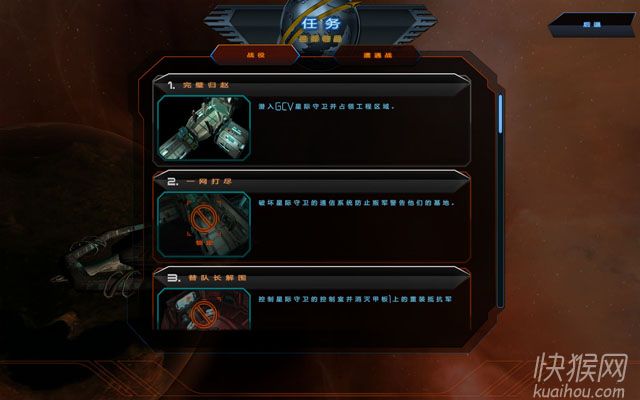Image resolution: width=640 pixels, height=400 pixels.
Task: Click the mission 1 spaceship thumbnail
Action: point(204,127)
